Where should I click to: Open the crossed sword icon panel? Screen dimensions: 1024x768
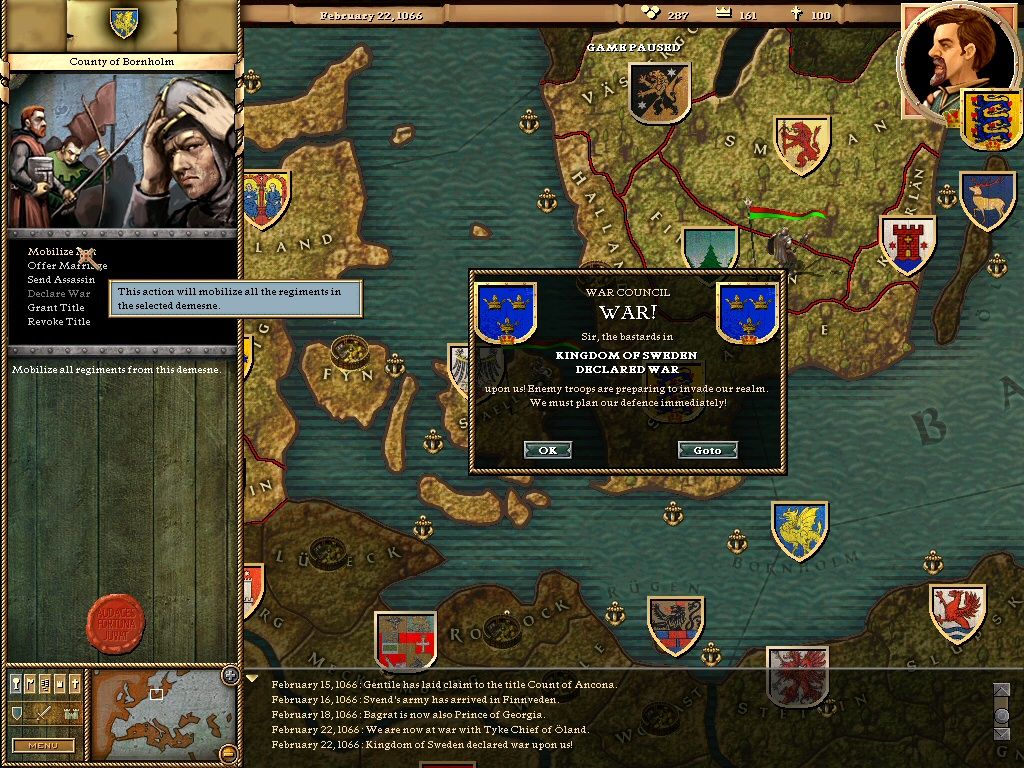(43, 714)
